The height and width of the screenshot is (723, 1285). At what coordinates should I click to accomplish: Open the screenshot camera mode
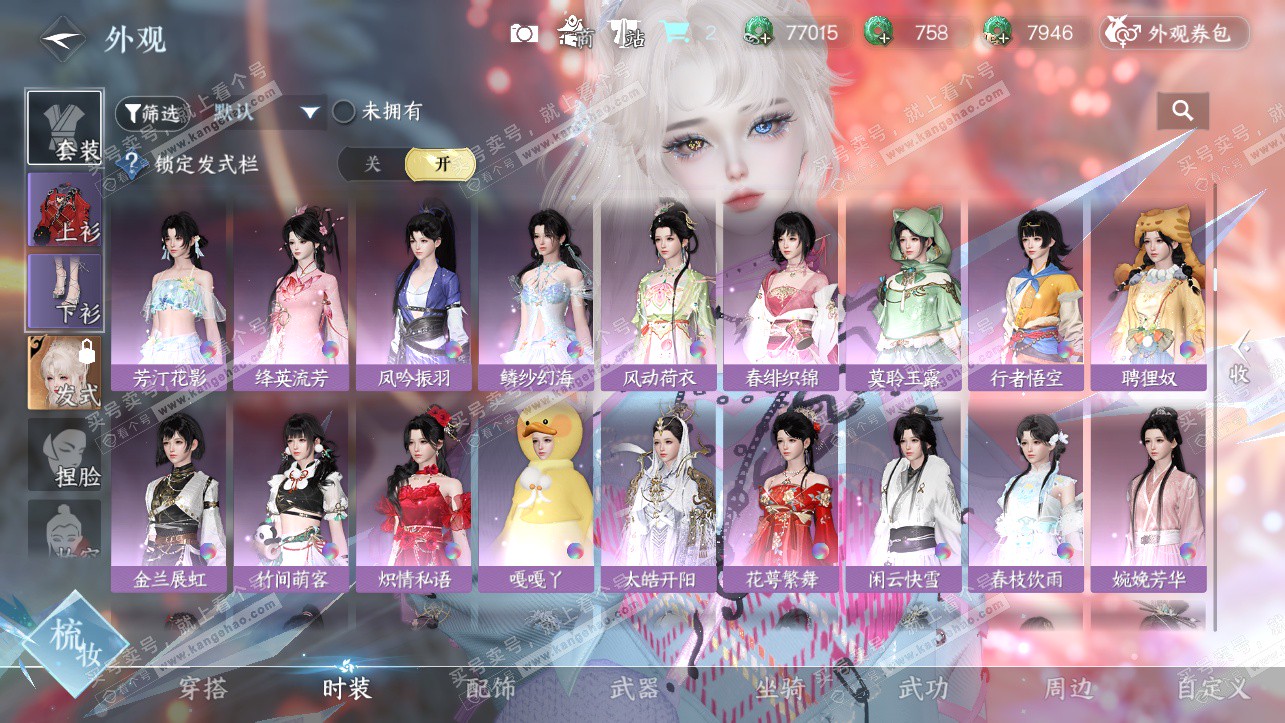click(524, 33)
